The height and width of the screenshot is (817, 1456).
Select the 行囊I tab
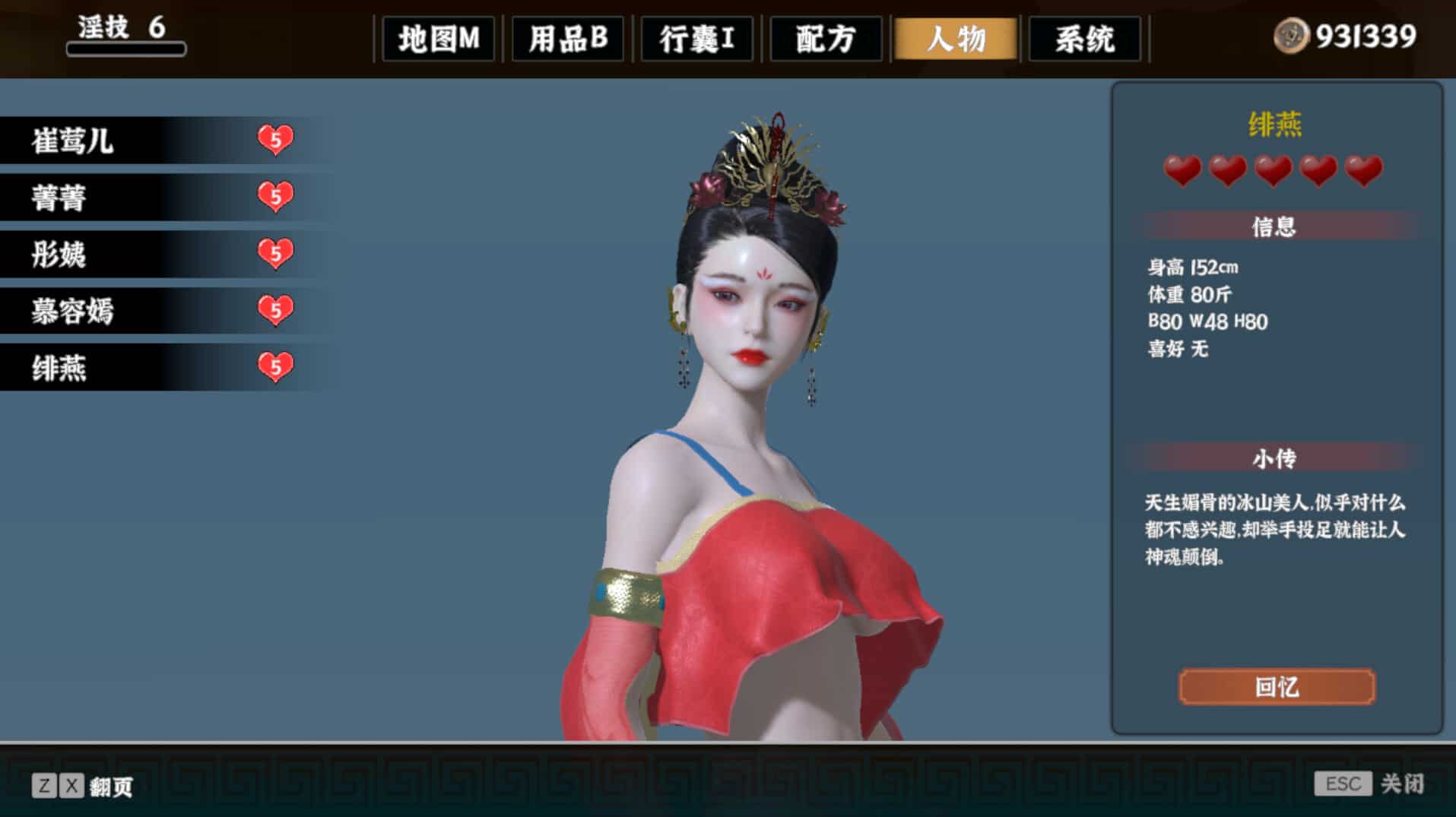[x=696, y=40]
